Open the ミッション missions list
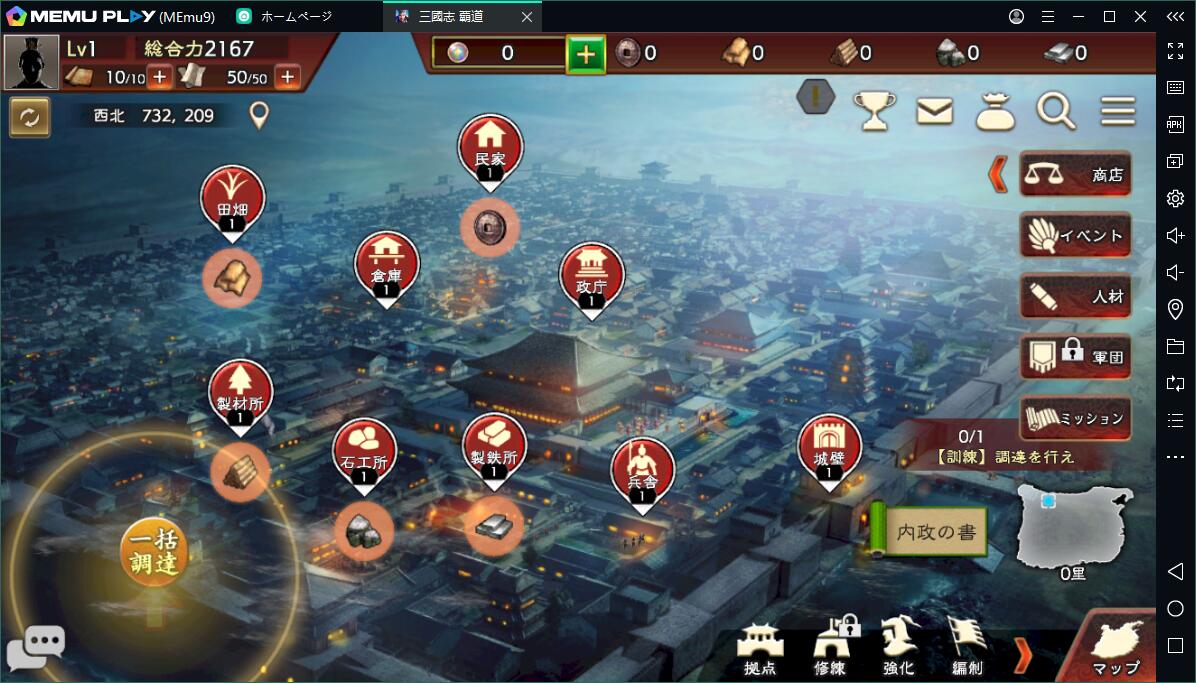 pyautogui.click(x=1075, y=418)
